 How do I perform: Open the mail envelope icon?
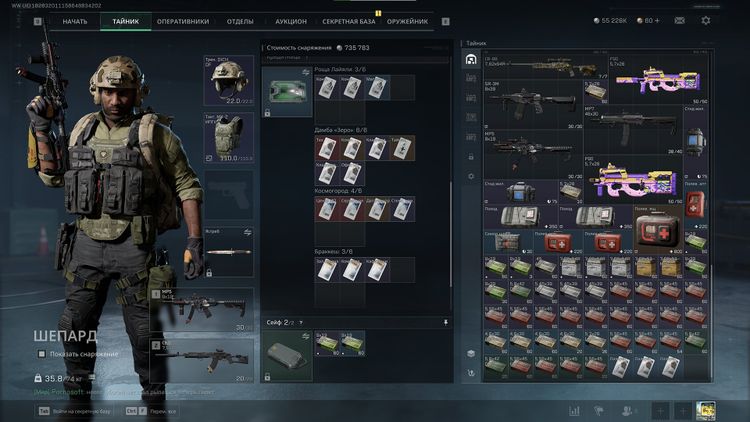(x=680, y=20)
